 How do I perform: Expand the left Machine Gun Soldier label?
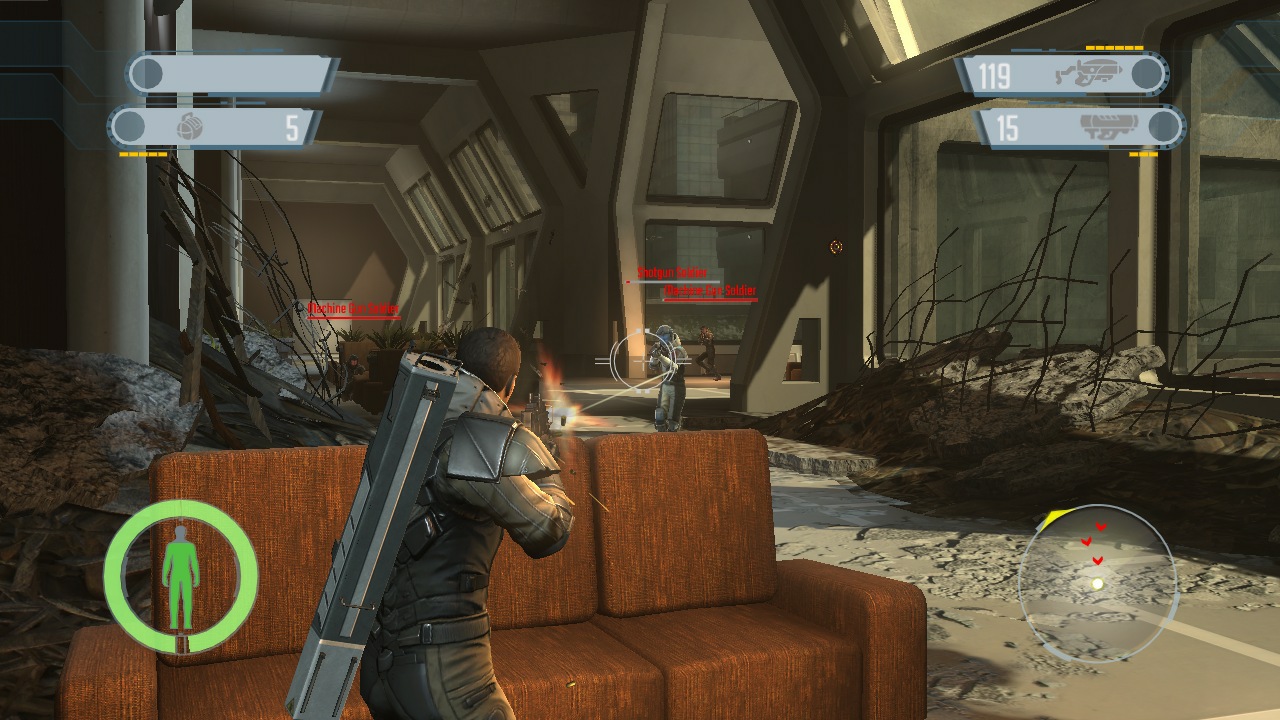coord(352,305)
